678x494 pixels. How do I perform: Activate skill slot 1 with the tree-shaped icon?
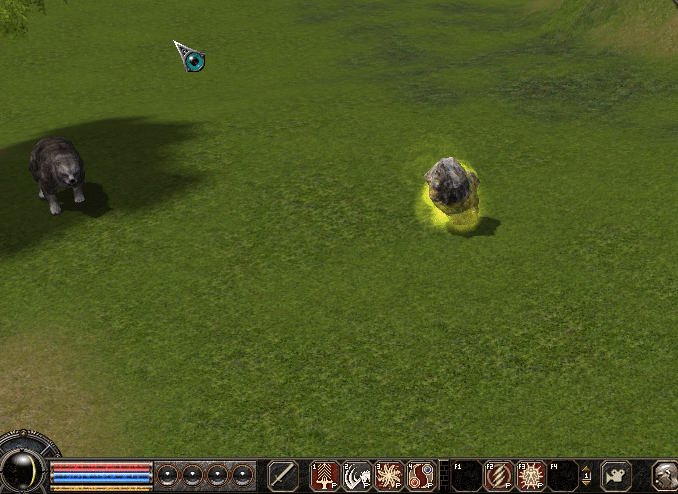(325, 476)
